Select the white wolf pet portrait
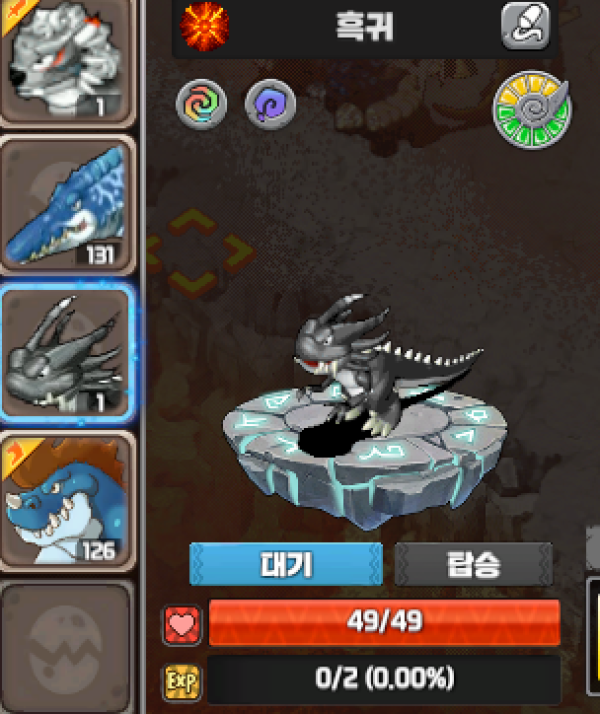Viewport: 600px width, 714px height. [65, 58]
